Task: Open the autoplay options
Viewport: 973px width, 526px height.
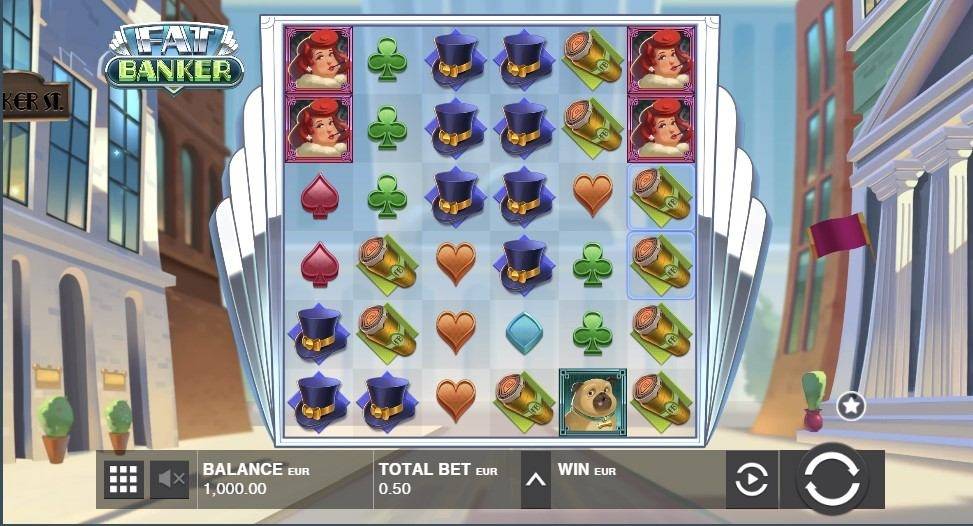Action: [x=751, y=480]
